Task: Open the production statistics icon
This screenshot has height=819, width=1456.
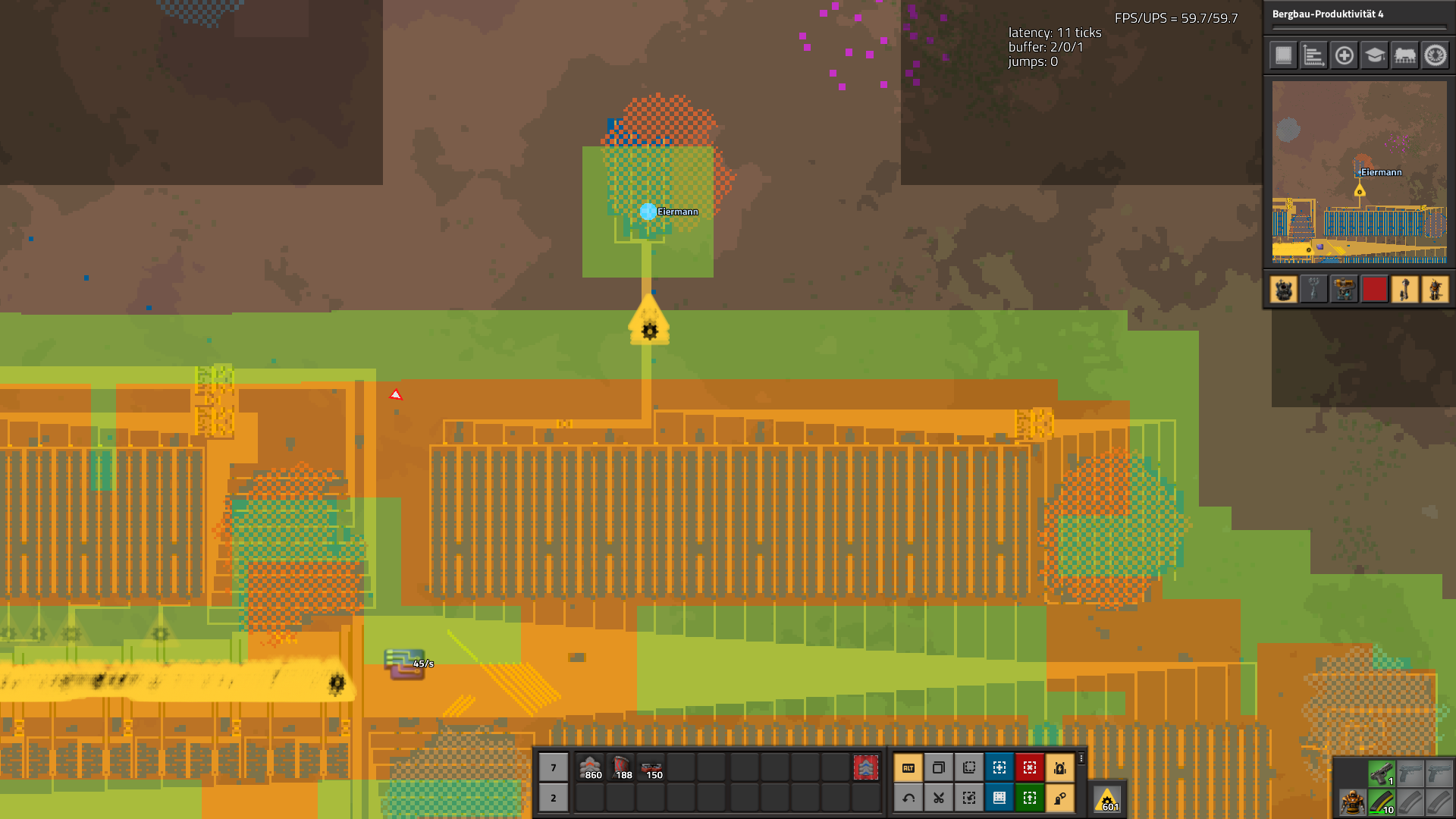Action: 1313,55
